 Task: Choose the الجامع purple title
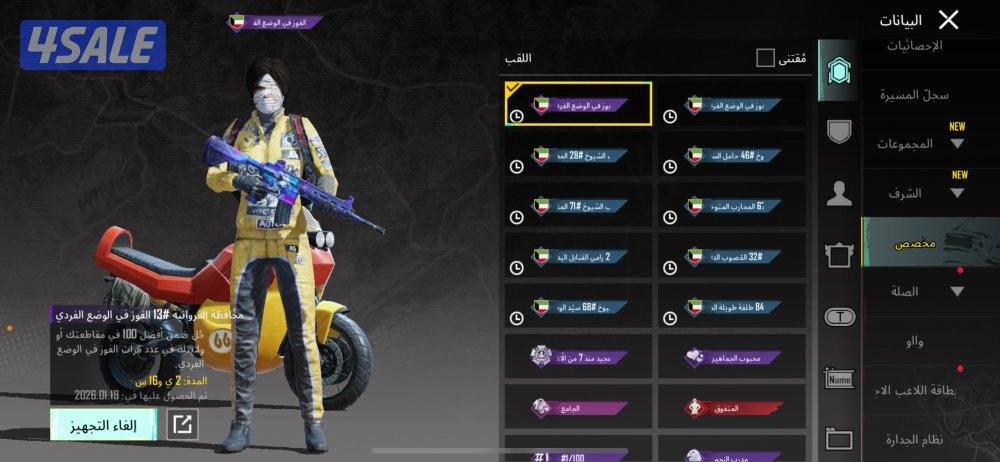[579, 408]
